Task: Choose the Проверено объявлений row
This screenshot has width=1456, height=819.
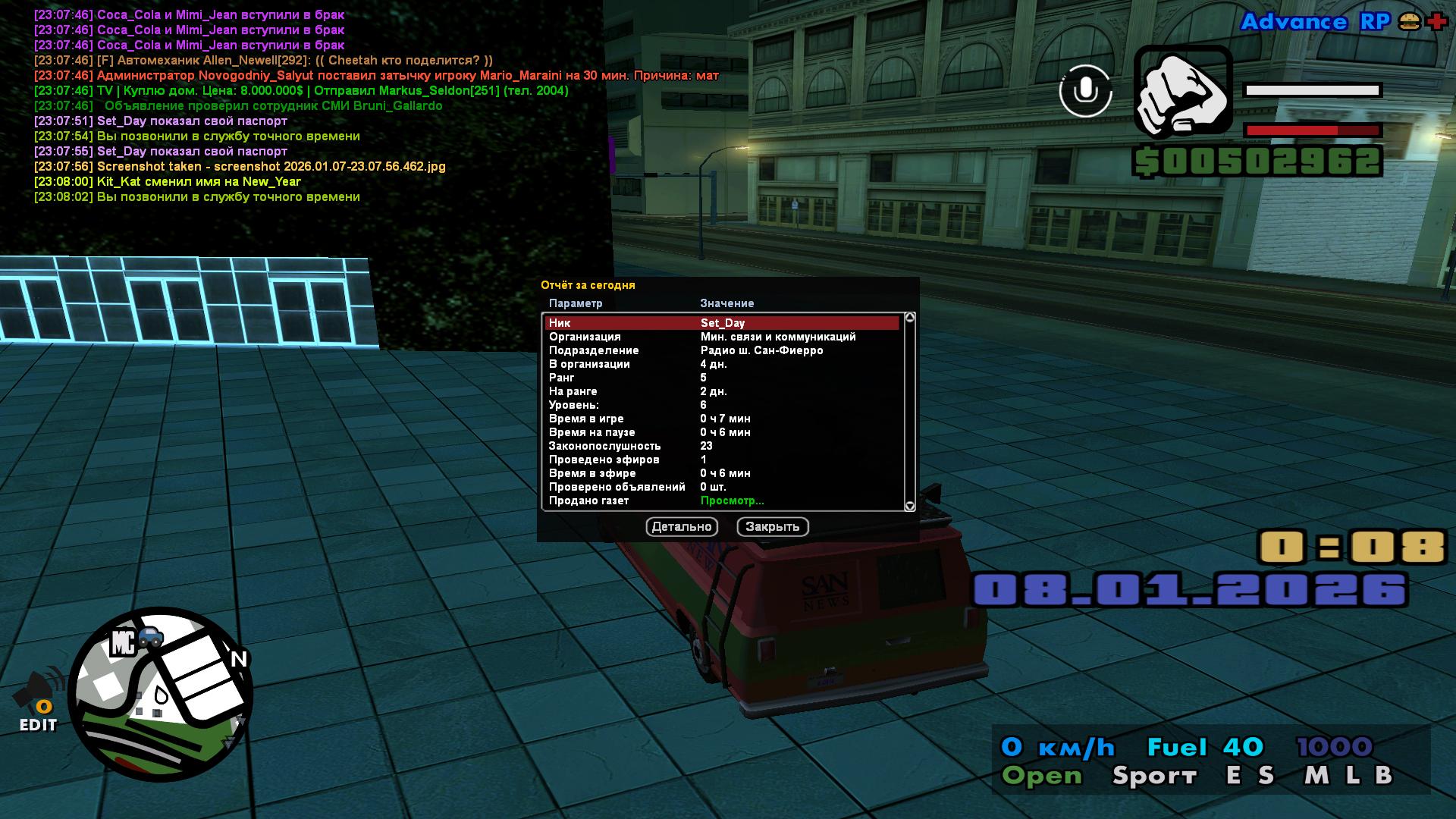Action: [x=722, y=487]
